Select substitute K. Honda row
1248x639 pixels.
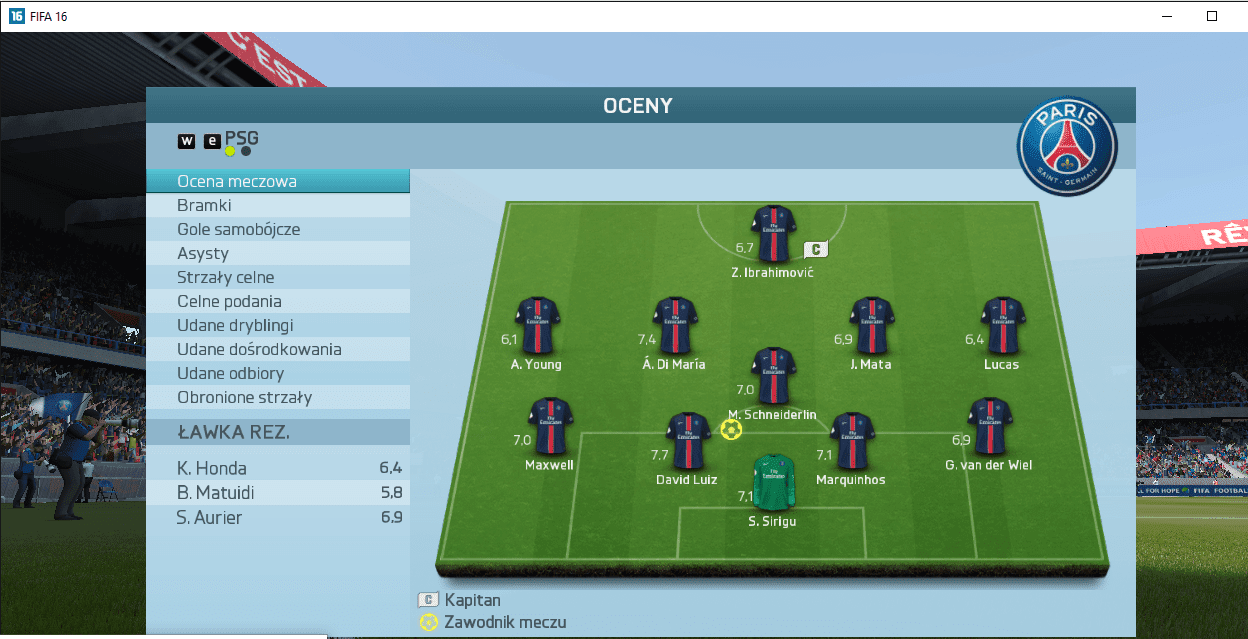(x=277, y=468)
